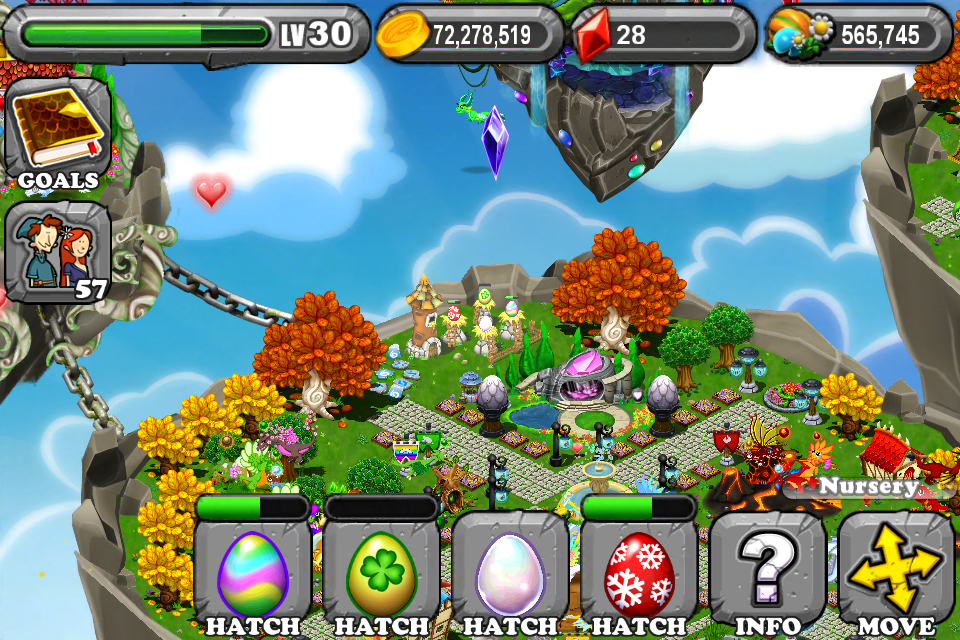This screenshot has height=640, width=960.
Task: Tap the Move arrows button
Action: point(896,574)
